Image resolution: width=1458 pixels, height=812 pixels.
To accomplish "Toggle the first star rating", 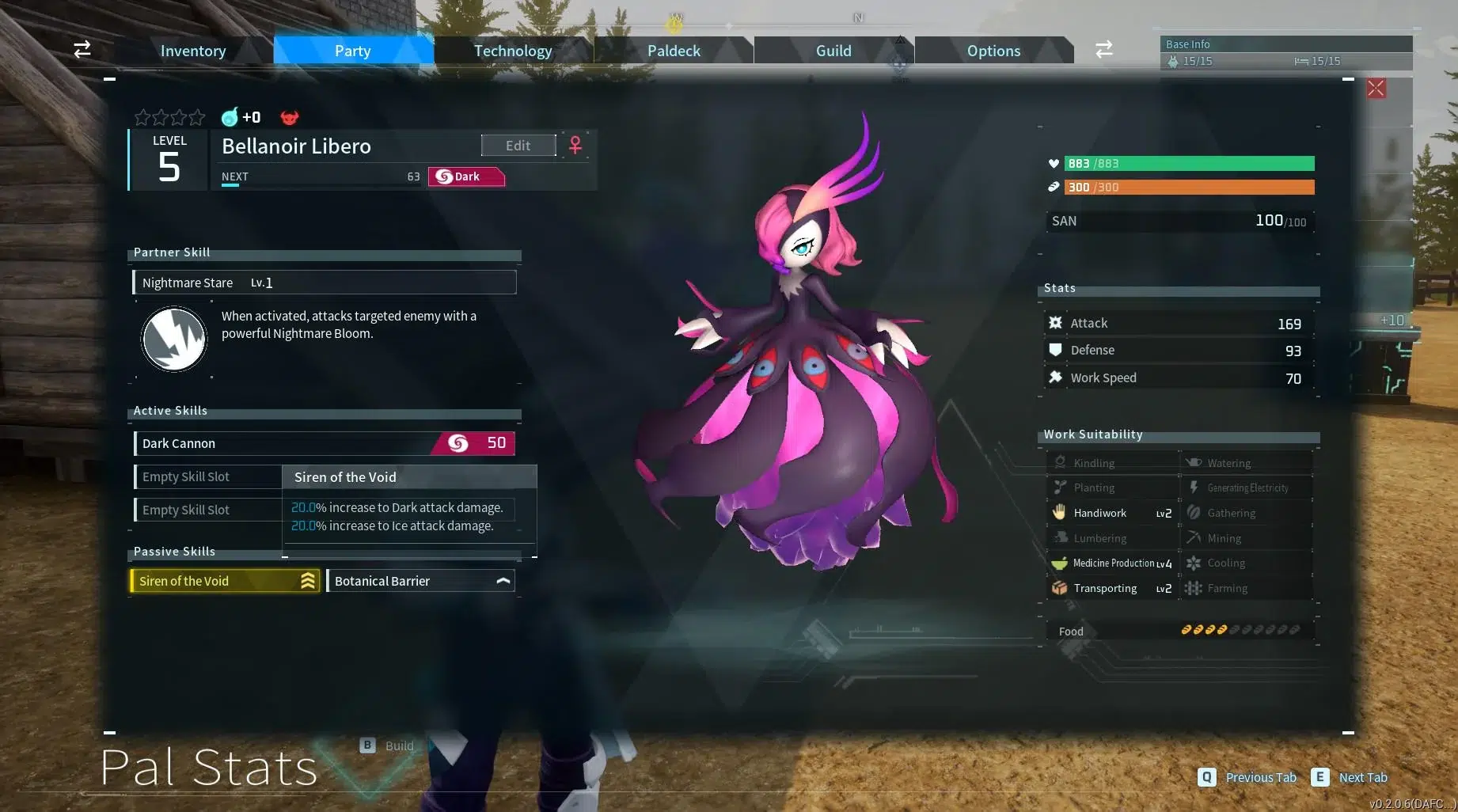I will click(142, 117).
